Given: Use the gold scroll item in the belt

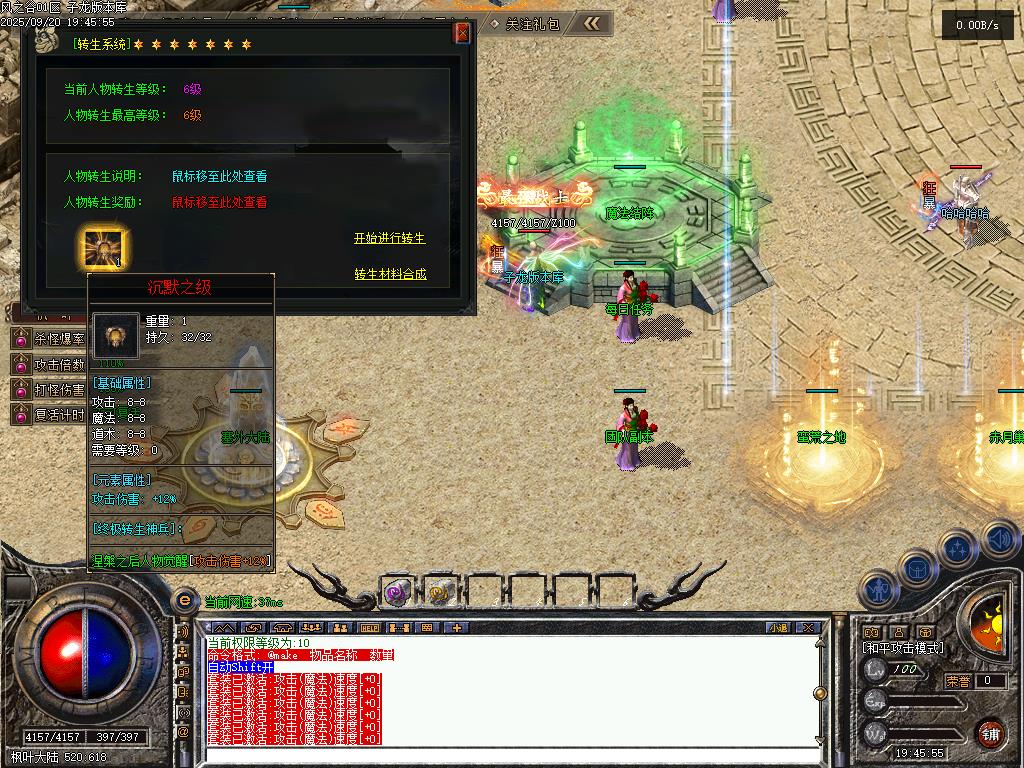Looking at the screenshot, I should 438,593.
